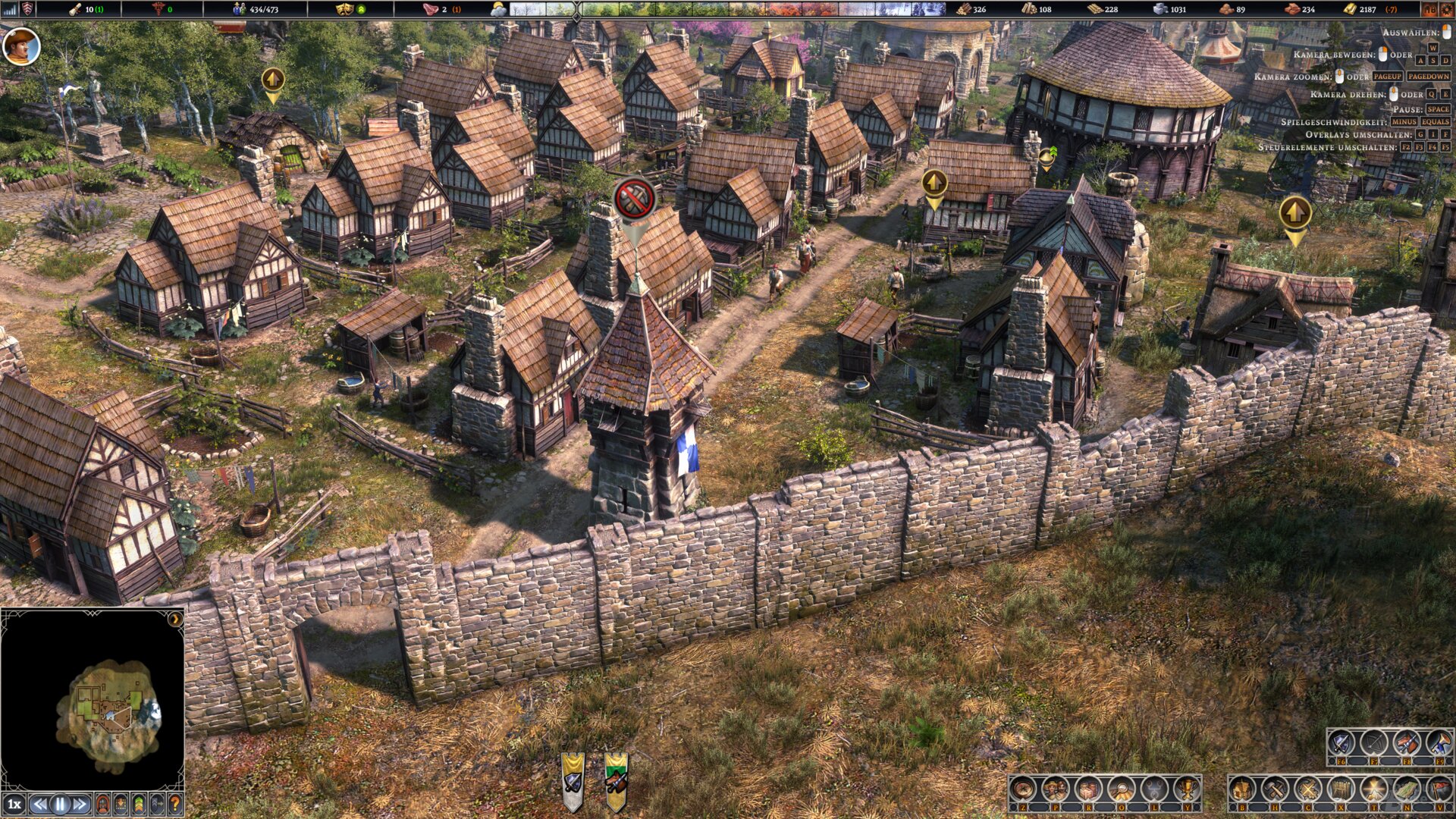Image resolution: width=1456 pixels, height=819 pixels.
Task: Open the down-arrow delivery overview icon
Action: (x=120, y=805)
